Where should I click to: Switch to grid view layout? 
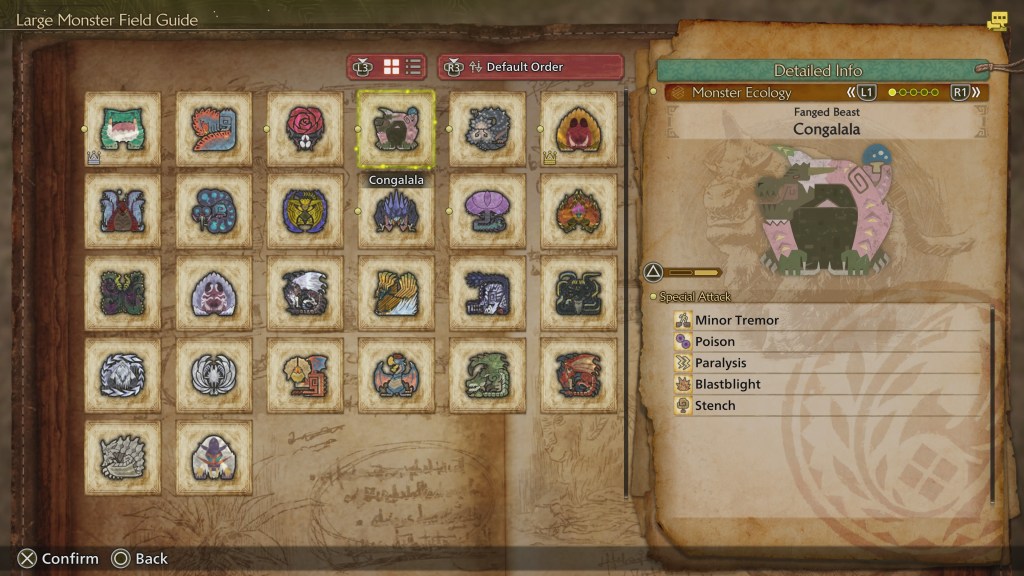392,67
